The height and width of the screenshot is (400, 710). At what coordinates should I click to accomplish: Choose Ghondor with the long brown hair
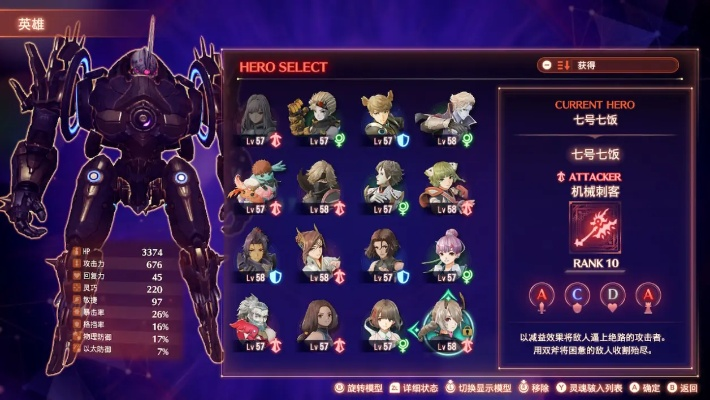[x=320, y=320]
